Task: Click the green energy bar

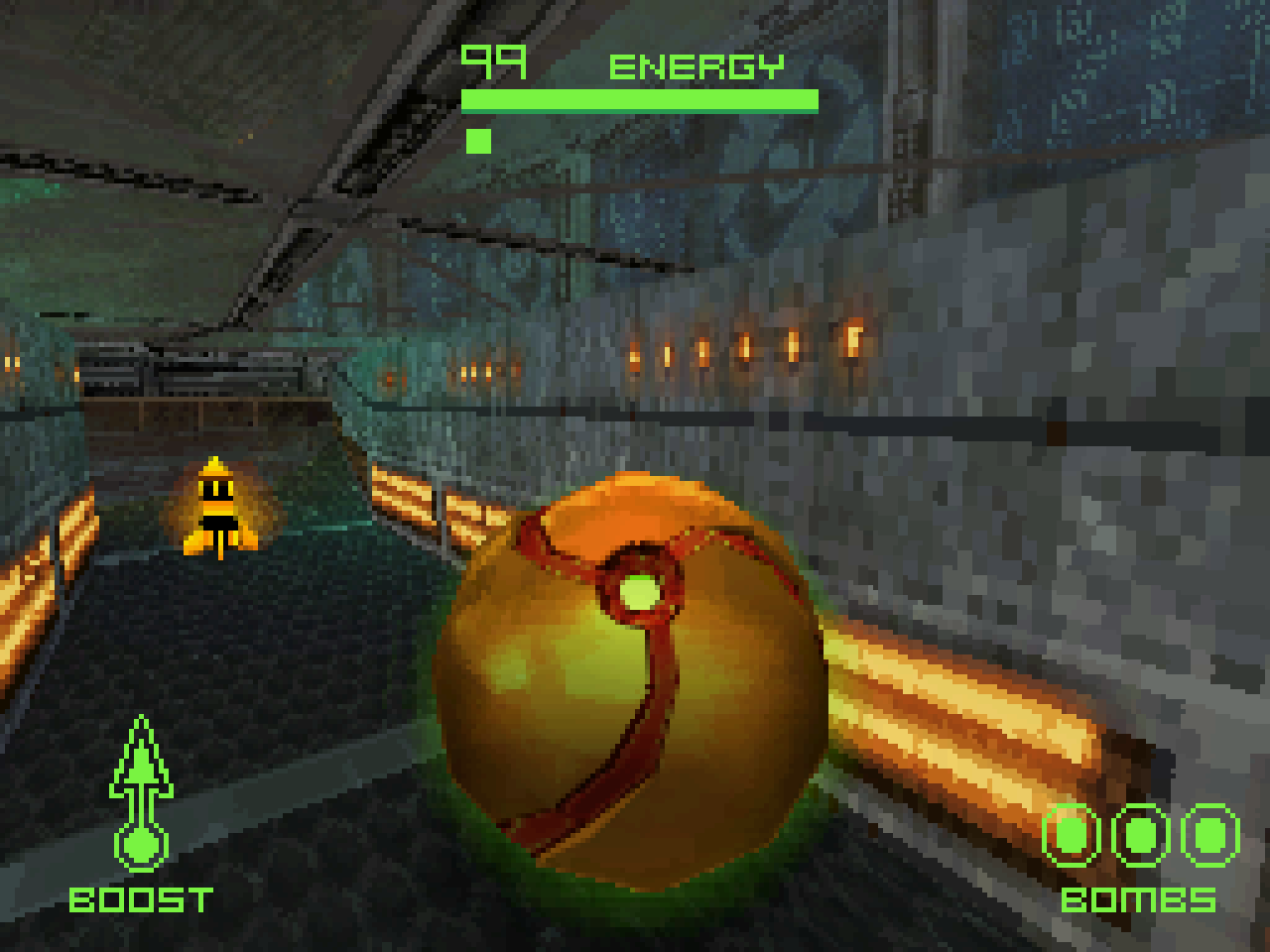Action: pos(638,99)
